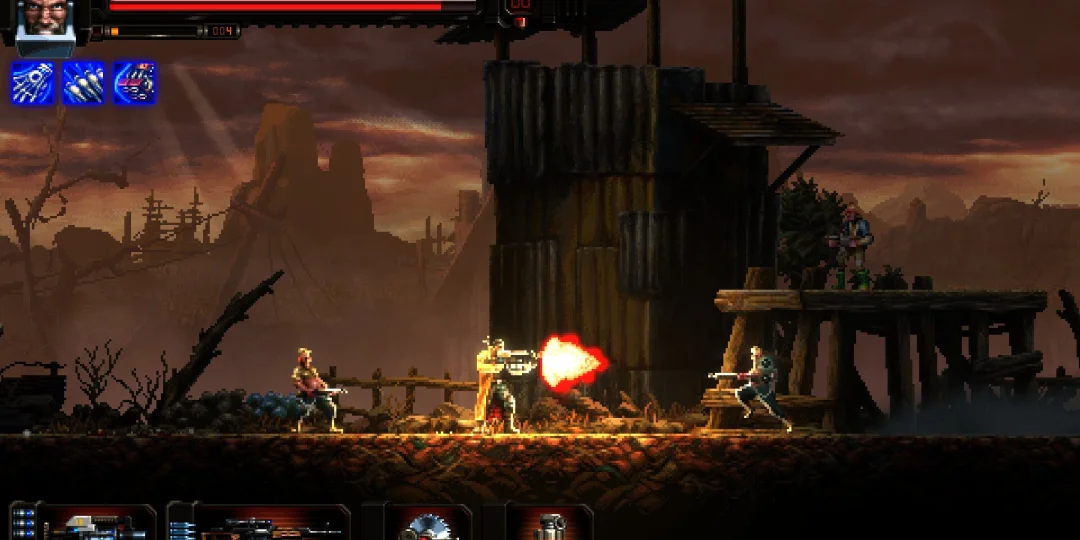Use the triple missile ability icon
The width and height of the screenshot is (1080, 540).
point(83,83)
